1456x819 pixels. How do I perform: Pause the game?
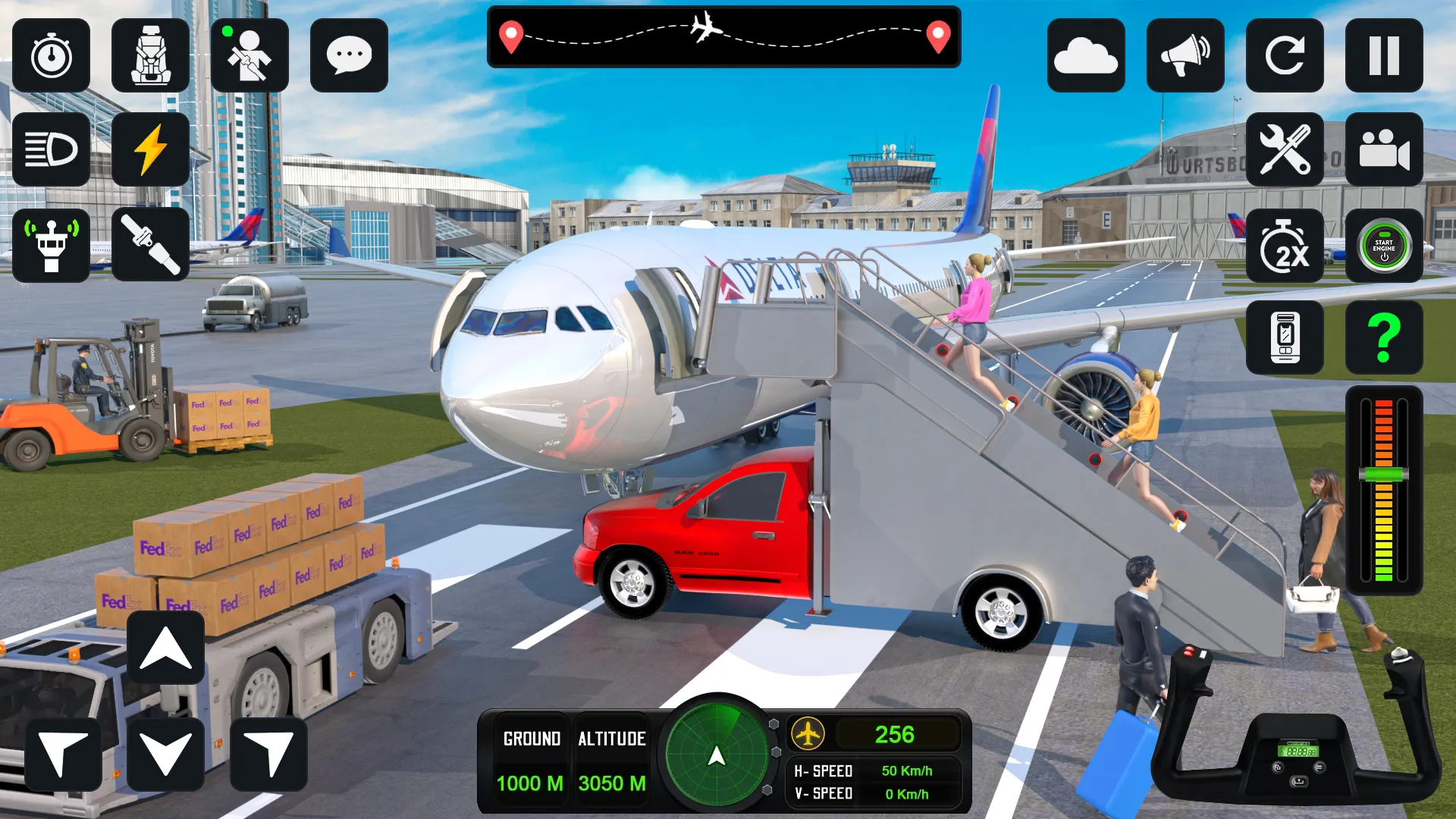coord(1384,56)
